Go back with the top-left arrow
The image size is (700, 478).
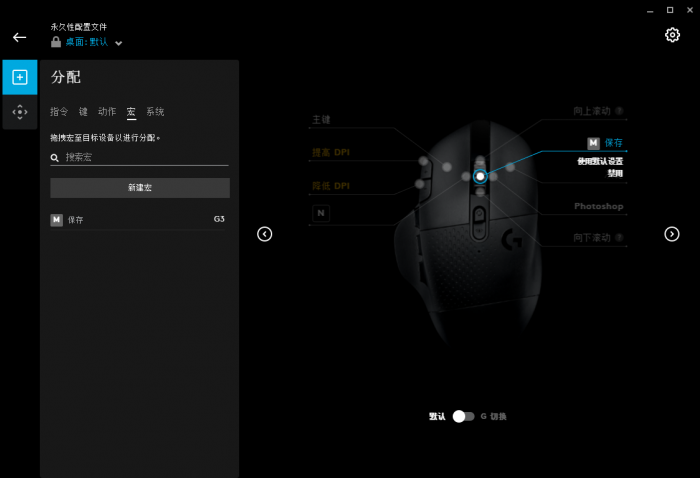(19, 37)
